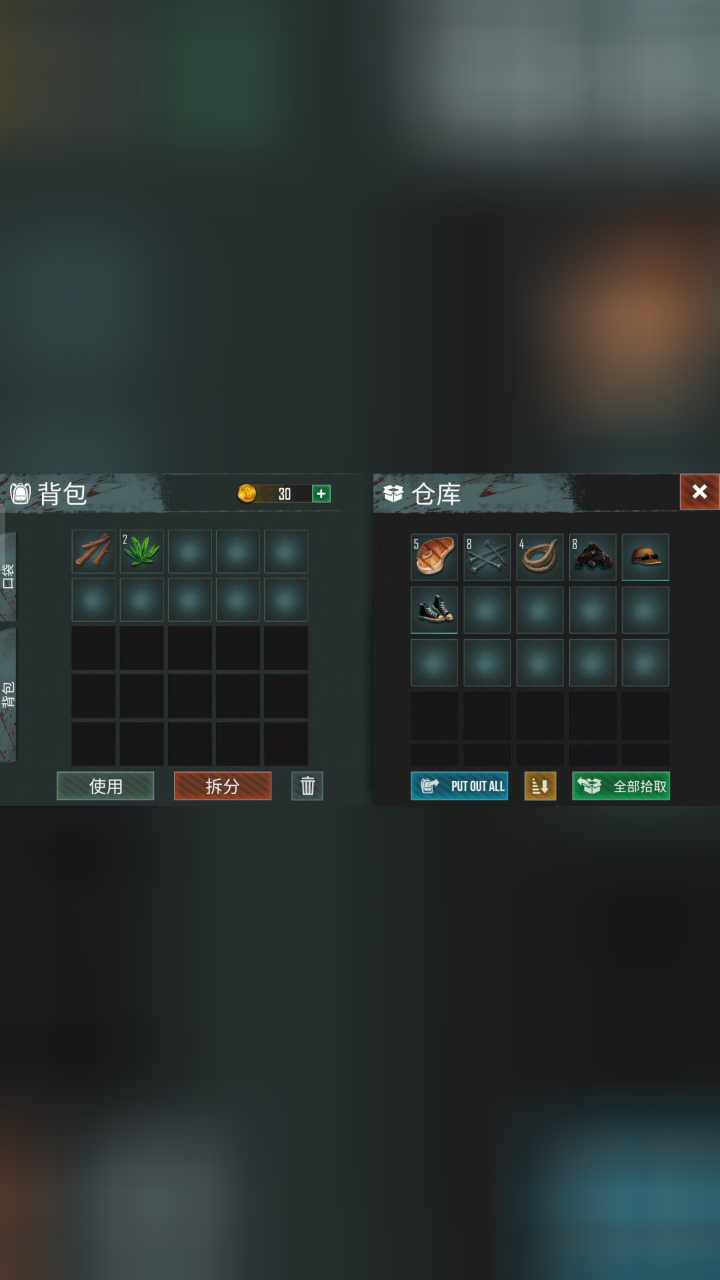Click the 拆分 (Split) button
The height and width of the screenshot is (1280, 720).
point(222,786)
